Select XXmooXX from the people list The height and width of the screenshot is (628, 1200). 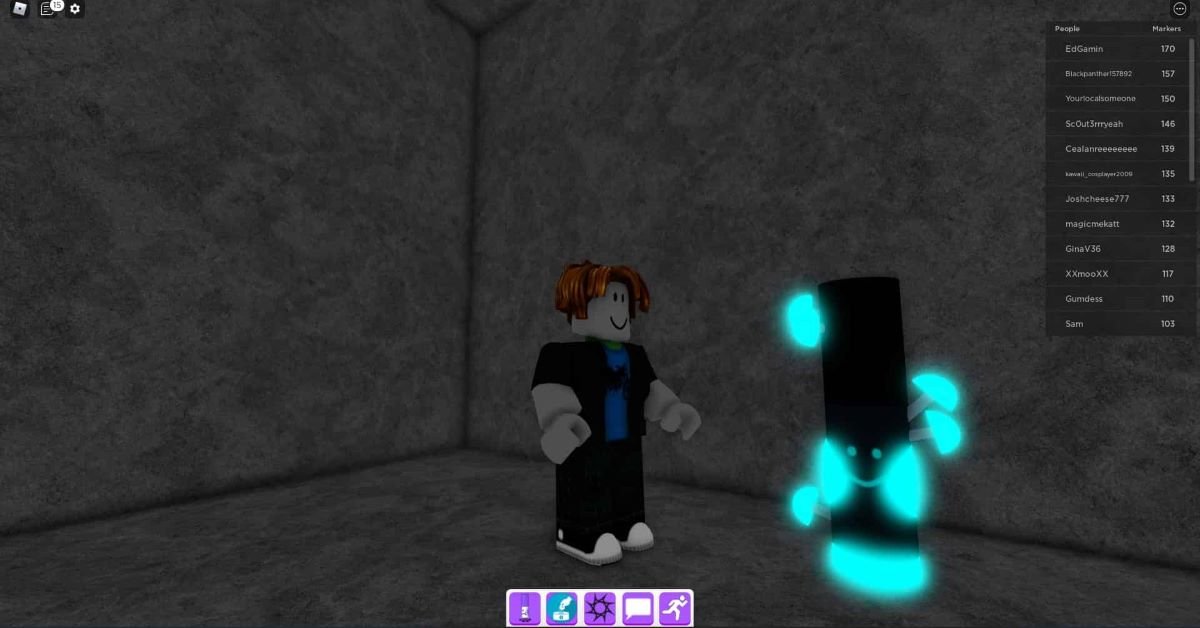coord(1086,274)
